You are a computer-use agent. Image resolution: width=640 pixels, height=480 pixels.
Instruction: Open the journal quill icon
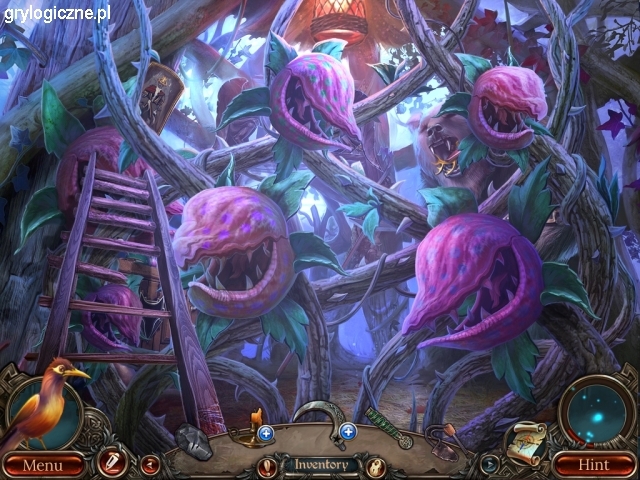tap(110, 462)
